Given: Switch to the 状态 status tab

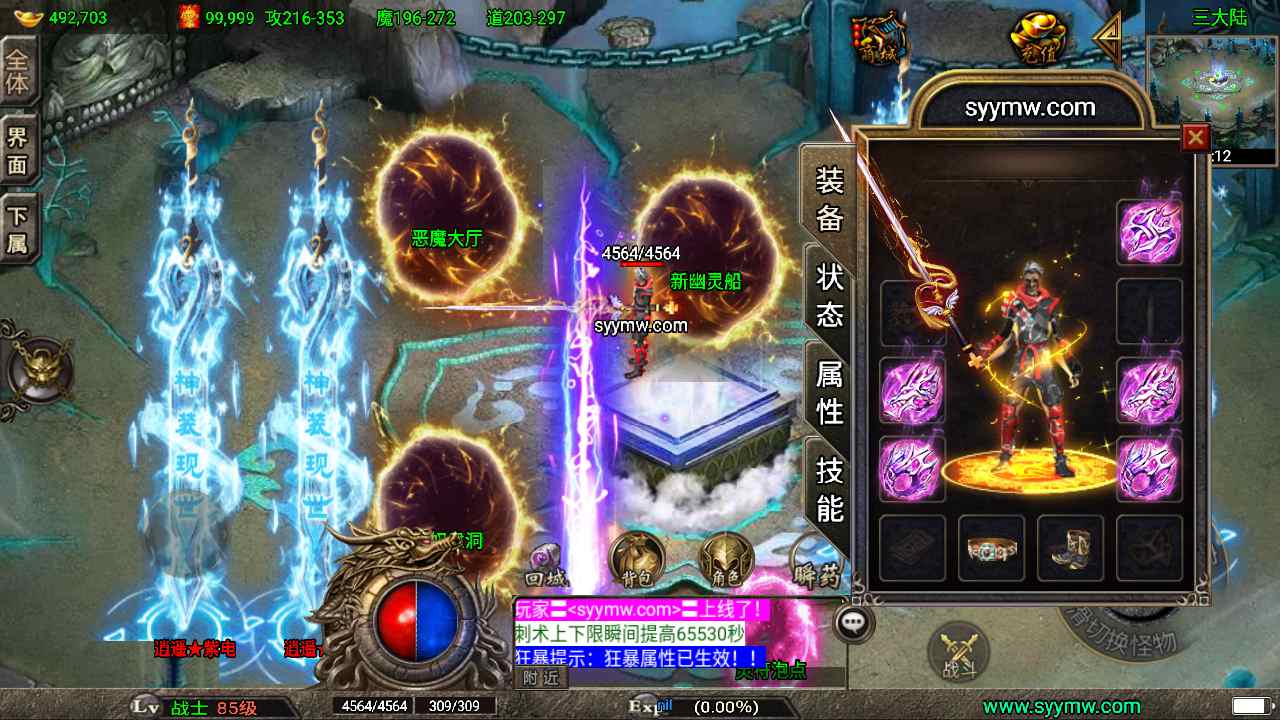Looking at the screenshot, I should (829, 295).
